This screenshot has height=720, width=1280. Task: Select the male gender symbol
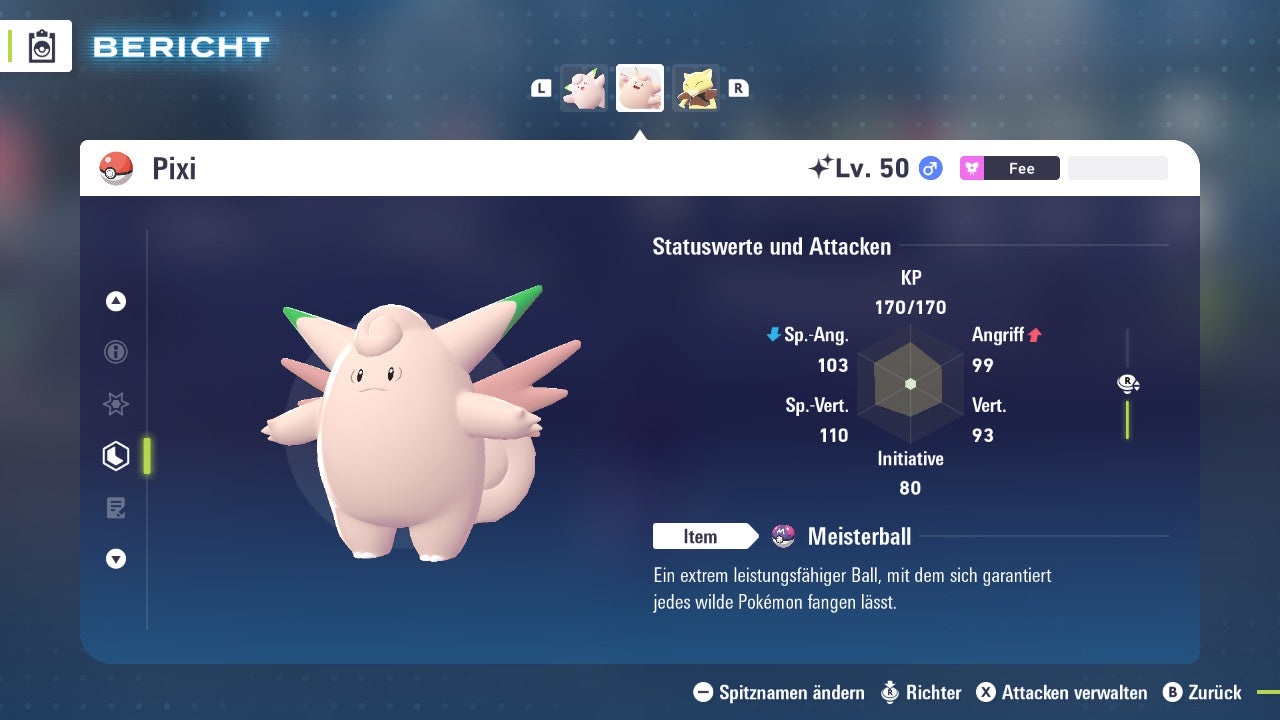pos(931,168)
